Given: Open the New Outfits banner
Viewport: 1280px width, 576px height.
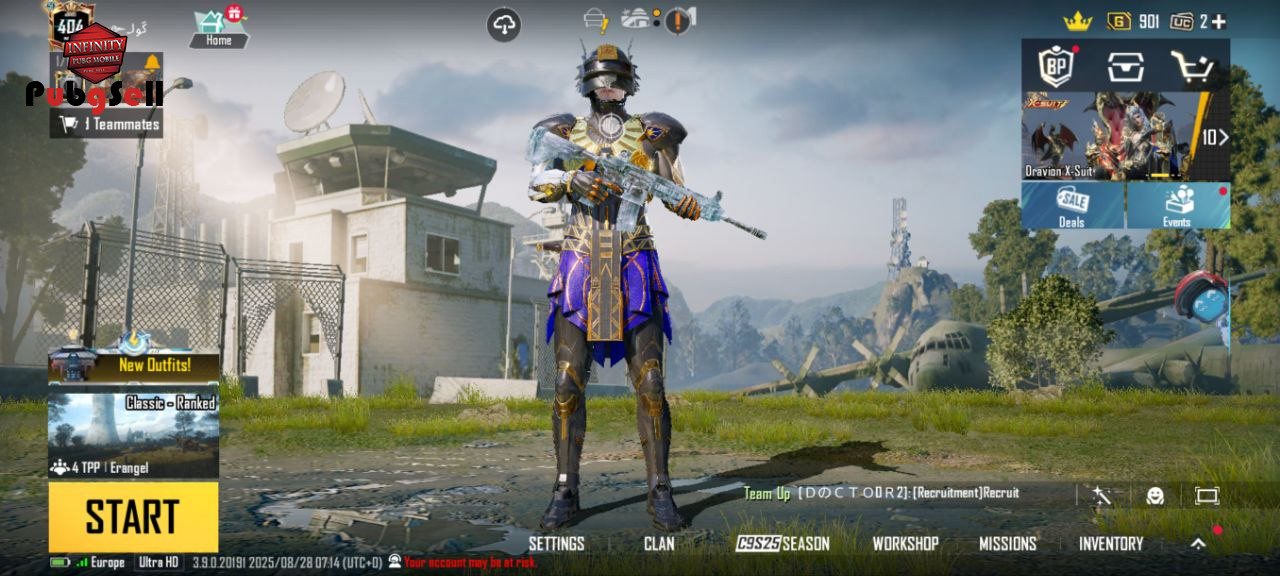Looking at the screenshot, I should [133, 366].
